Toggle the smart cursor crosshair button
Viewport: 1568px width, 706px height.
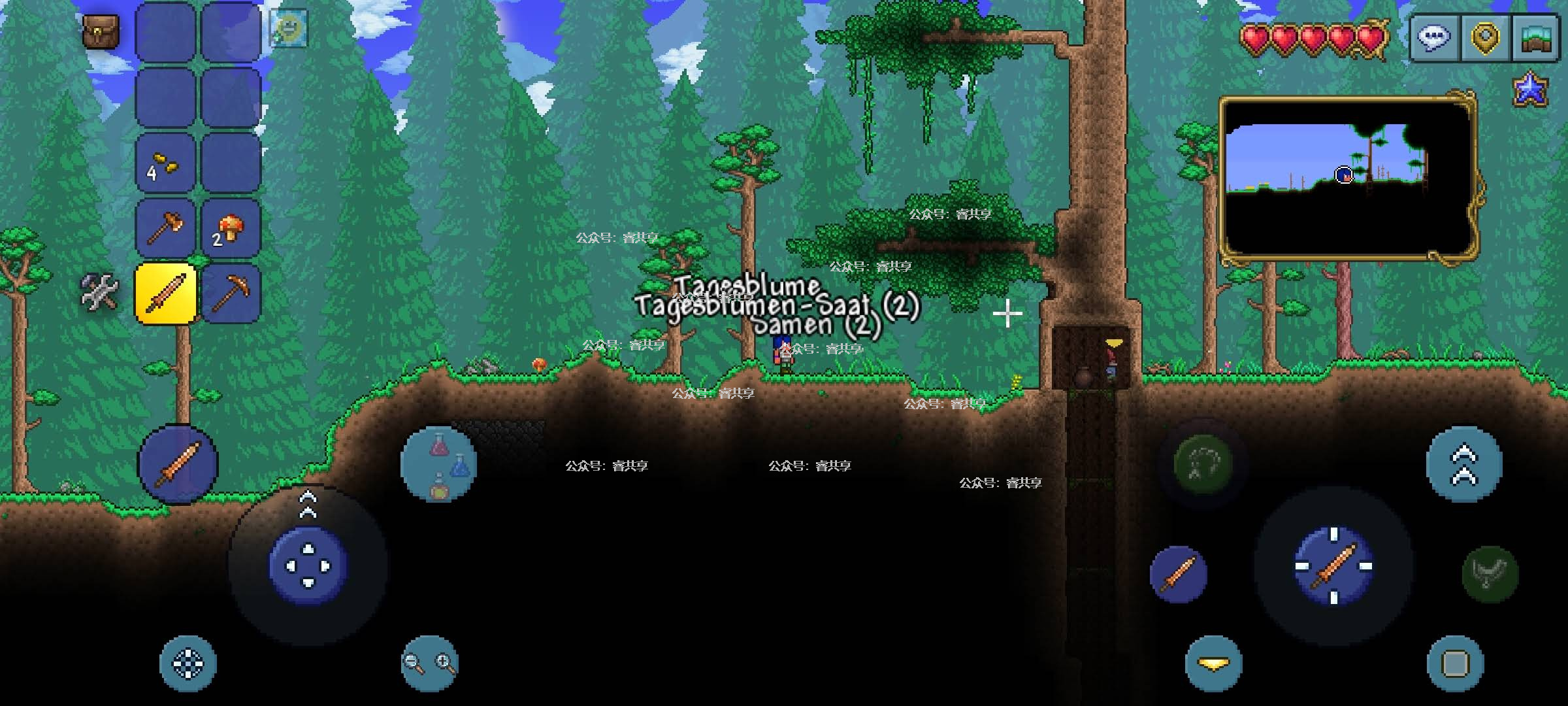pyautogui.click(x=188, y=664)
